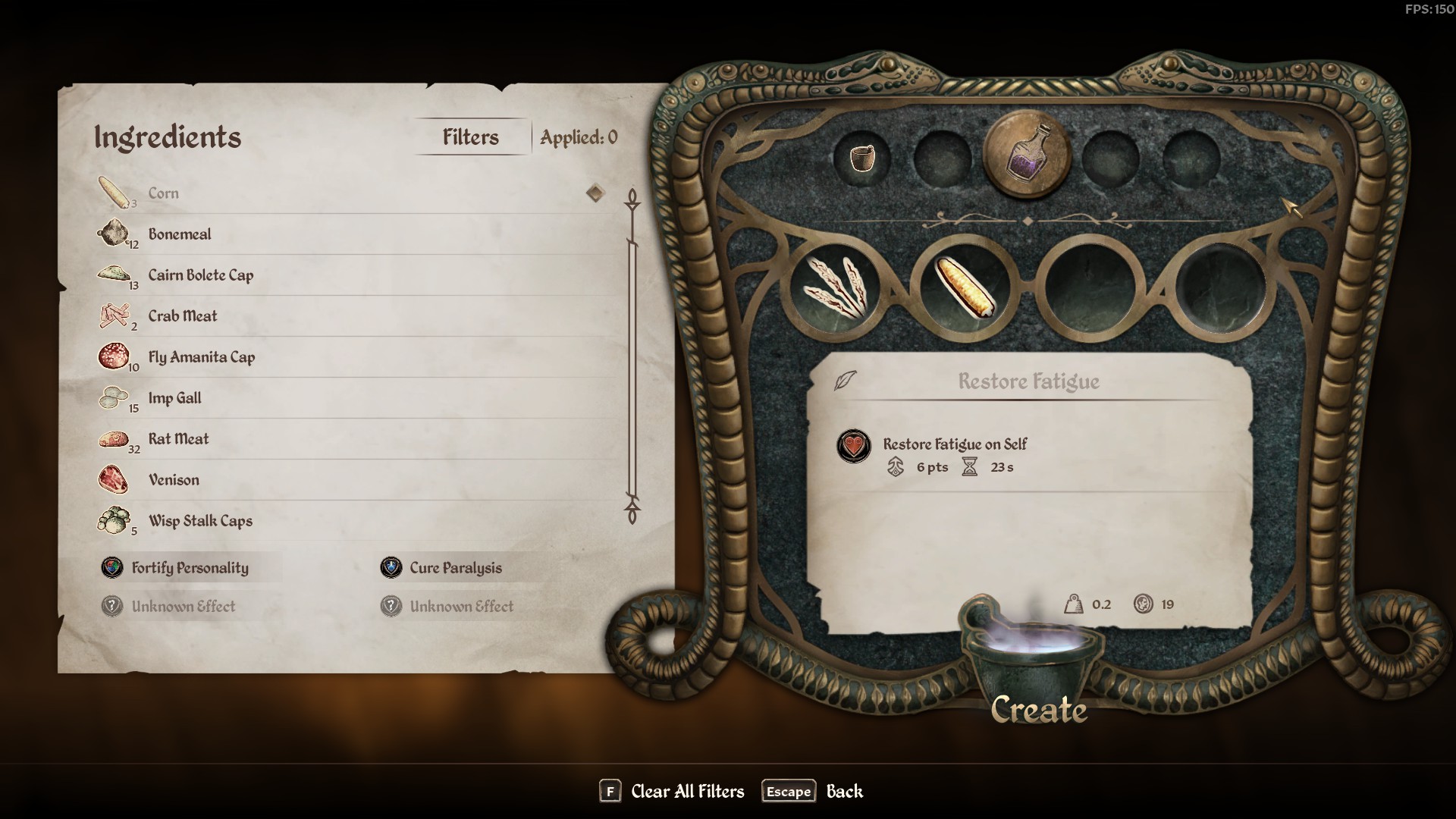Screen dimensions: 1456x819
Task: Pick Venison from the ingredients
Action: (x=174, y=480)
